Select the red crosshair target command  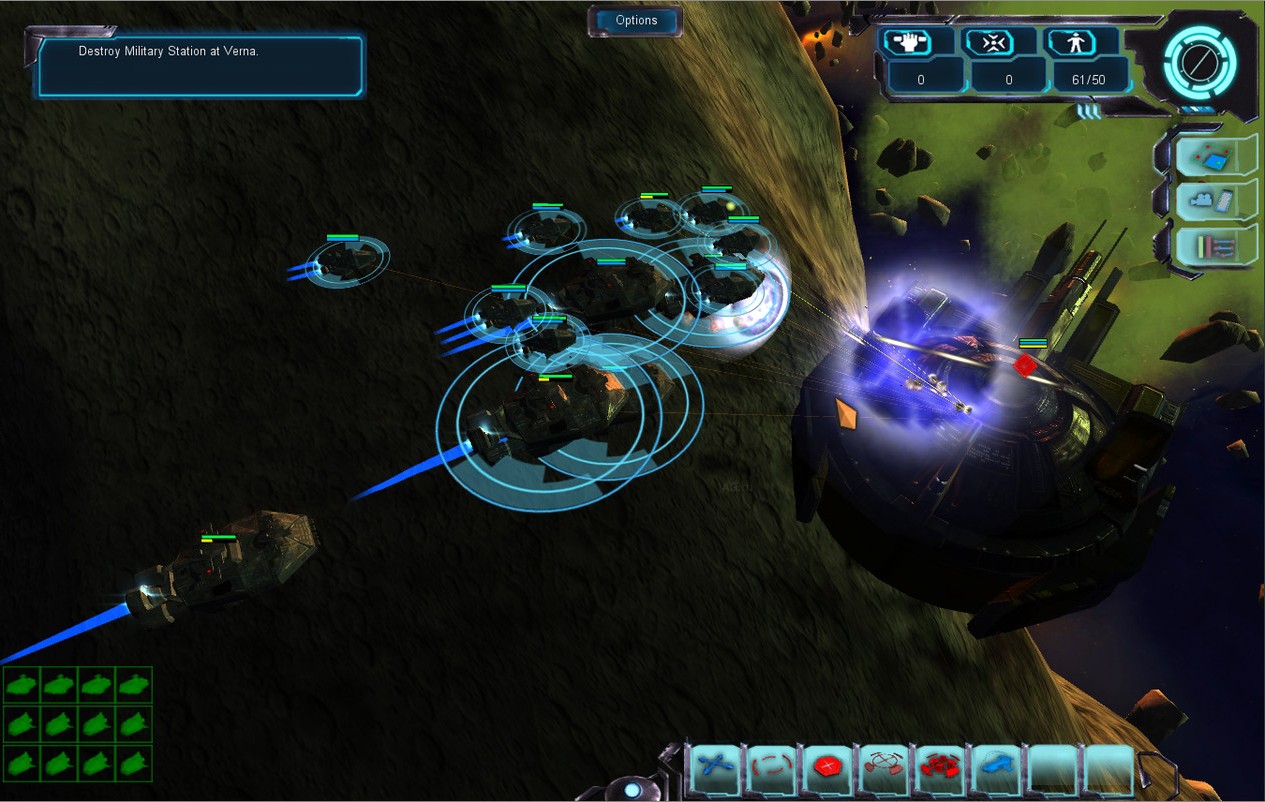[x=883, y=768]
